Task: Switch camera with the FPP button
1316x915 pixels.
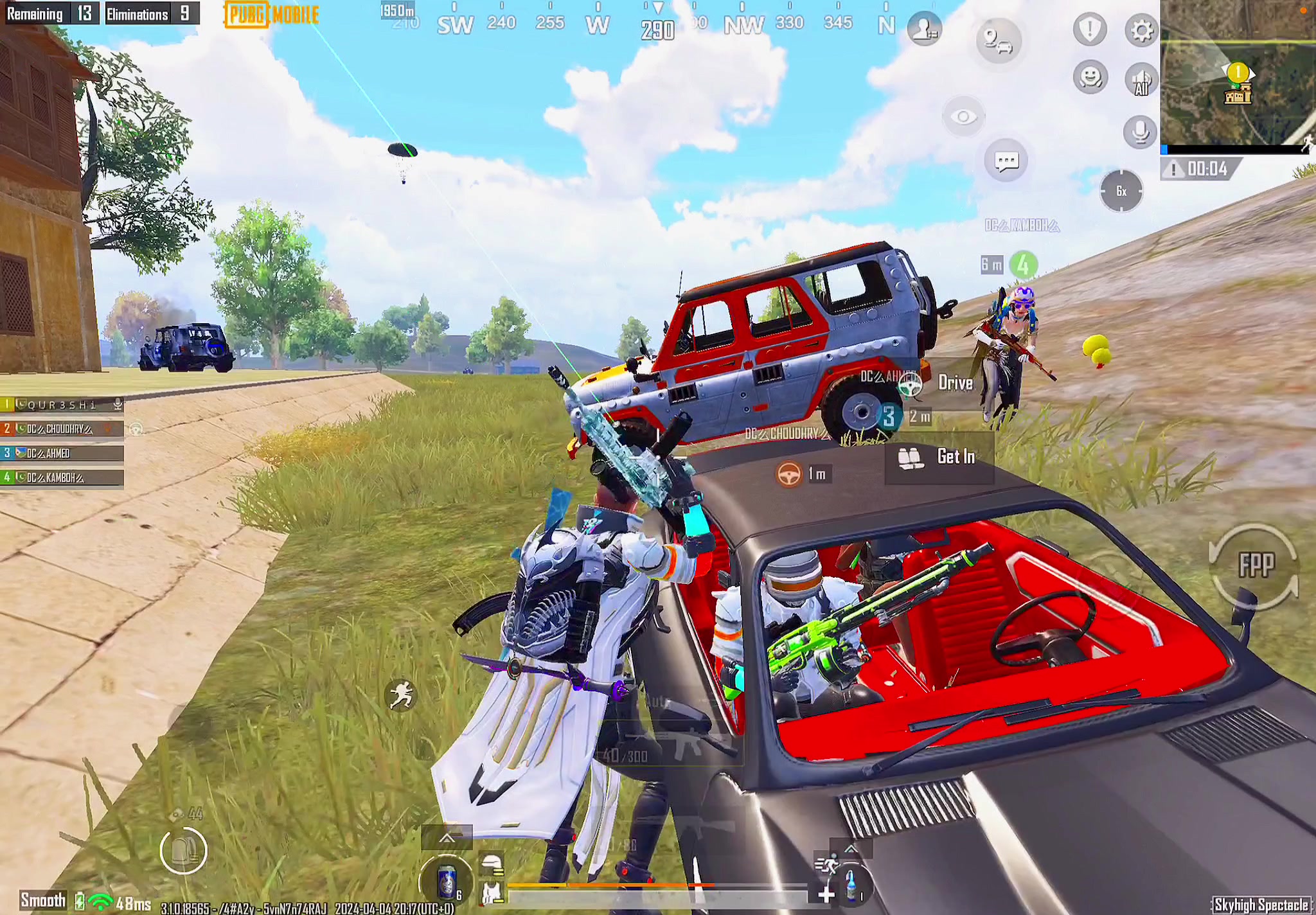Action: (1255, 565)
